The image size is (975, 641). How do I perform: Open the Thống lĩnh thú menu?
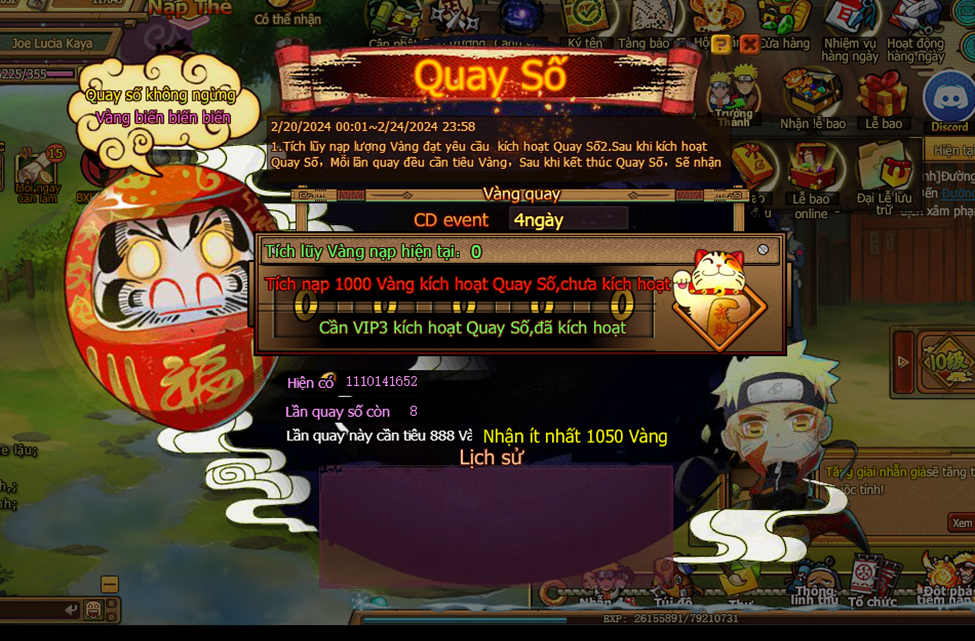(814, 586)
